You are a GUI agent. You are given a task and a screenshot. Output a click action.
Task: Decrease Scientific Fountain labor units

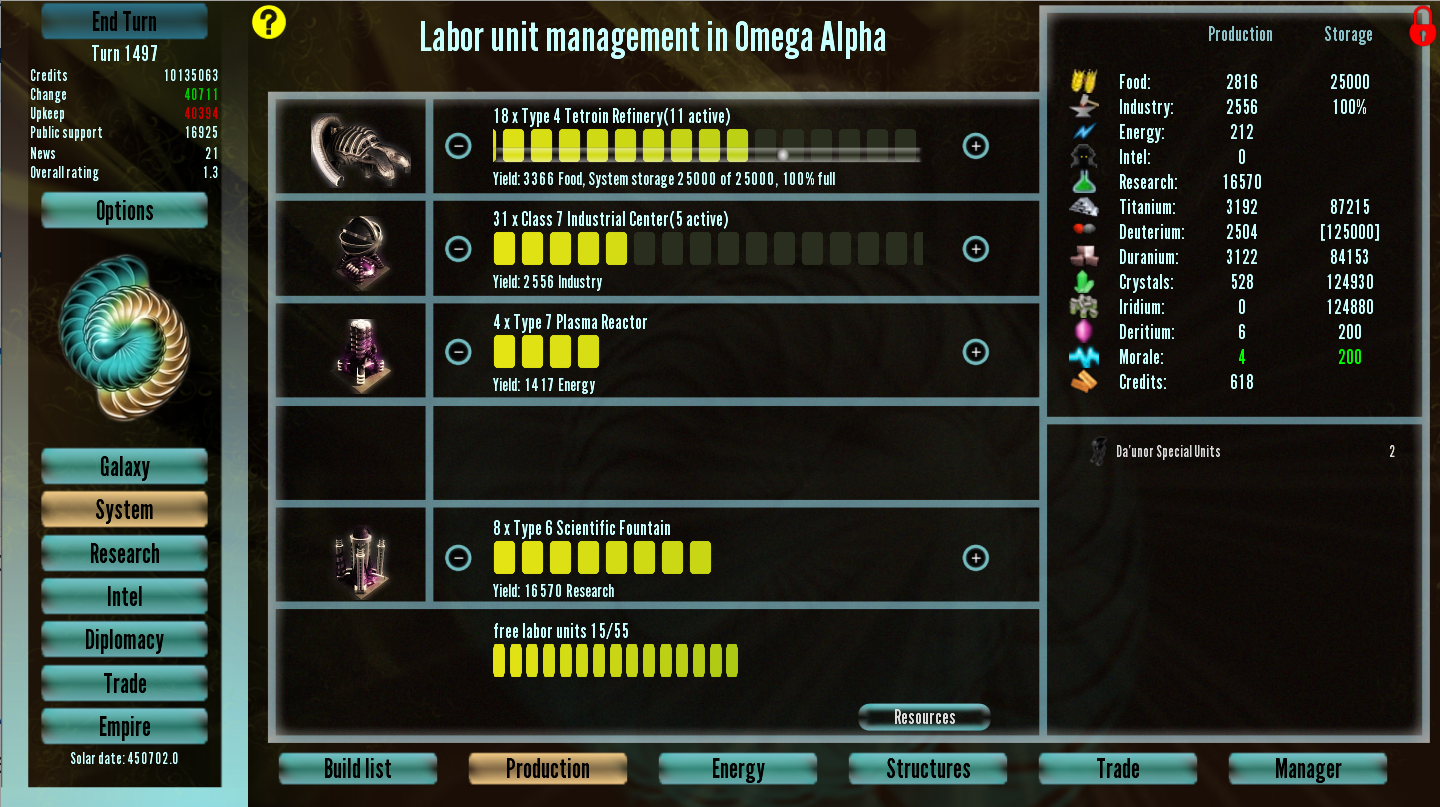click(x=458, y=558)
